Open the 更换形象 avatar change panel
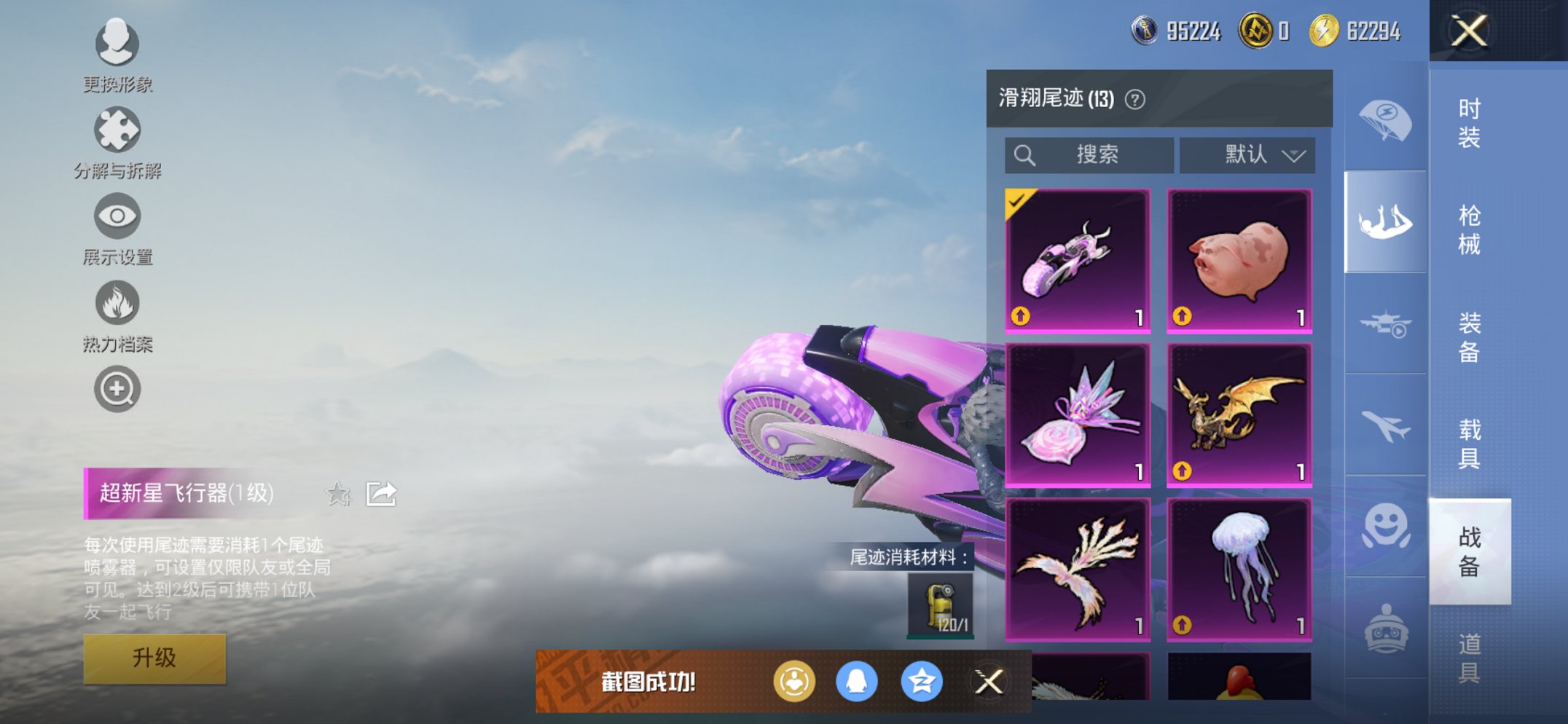Screen dimensions: 1568x724 coord(117,44)
